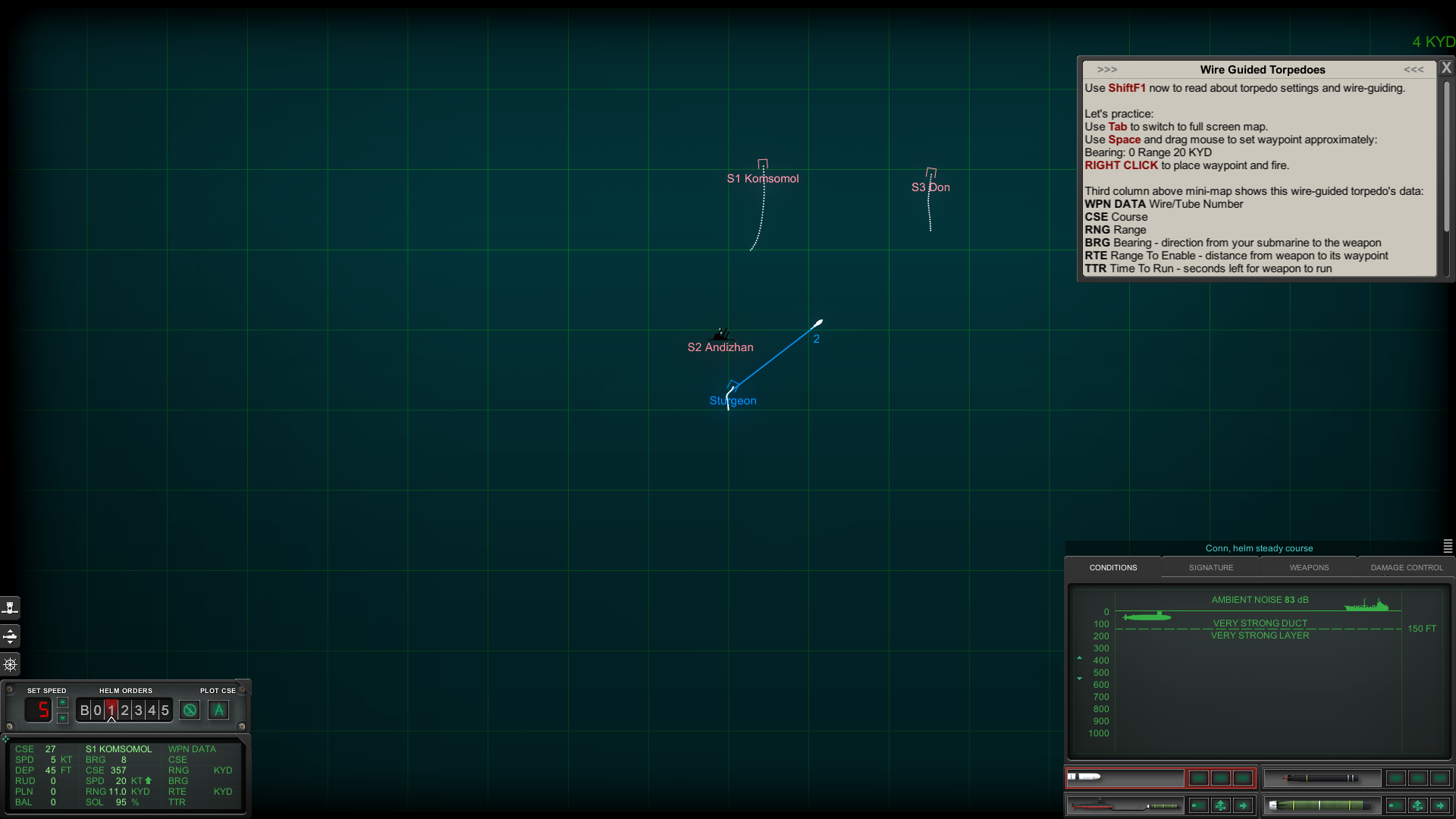Viewport: 1456px width, 819px height.
Task: Click the compass-divider Plot Course button
Action: point(218,711)
